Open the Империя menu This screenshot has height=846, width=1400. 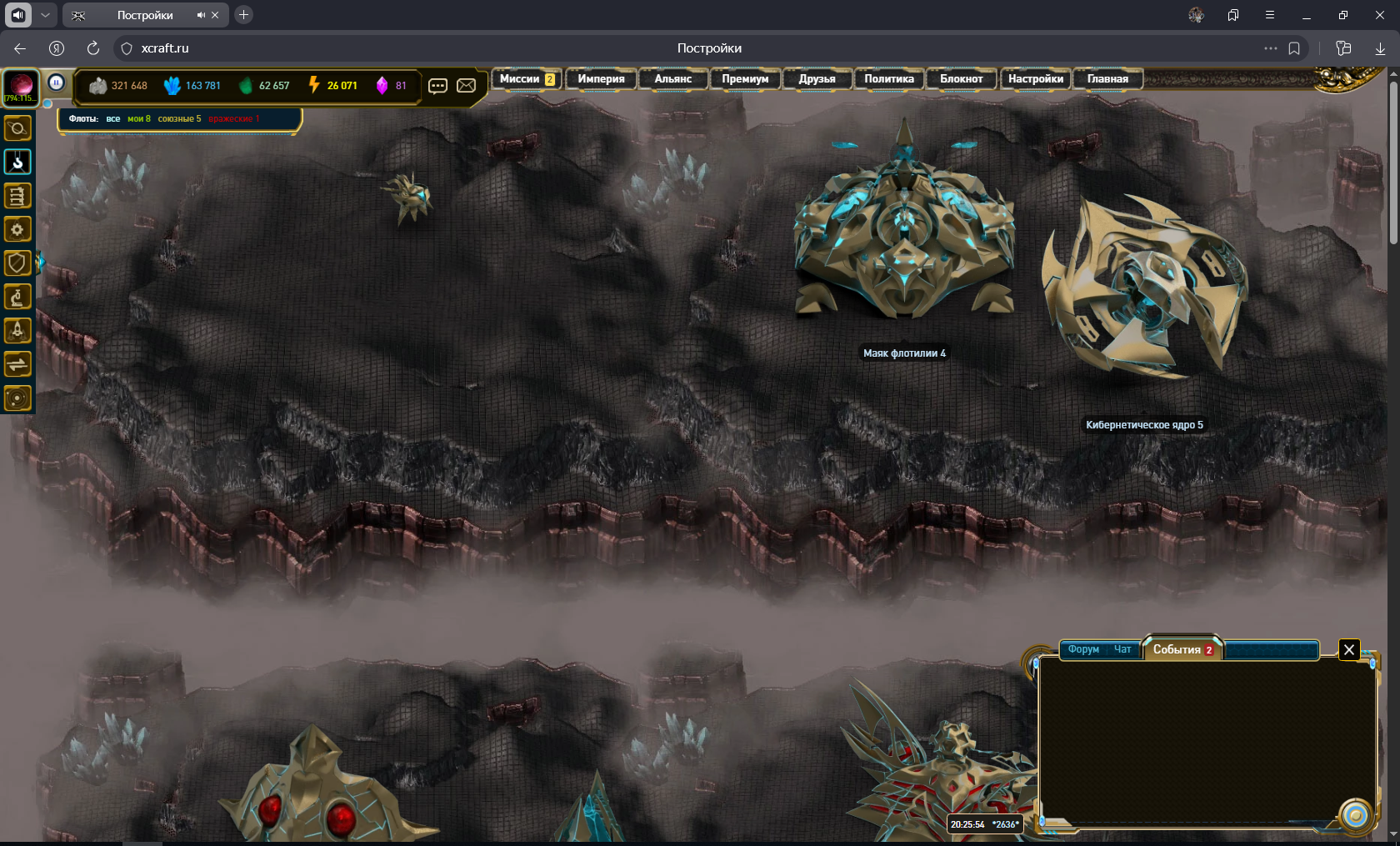(x=601, y=79)
